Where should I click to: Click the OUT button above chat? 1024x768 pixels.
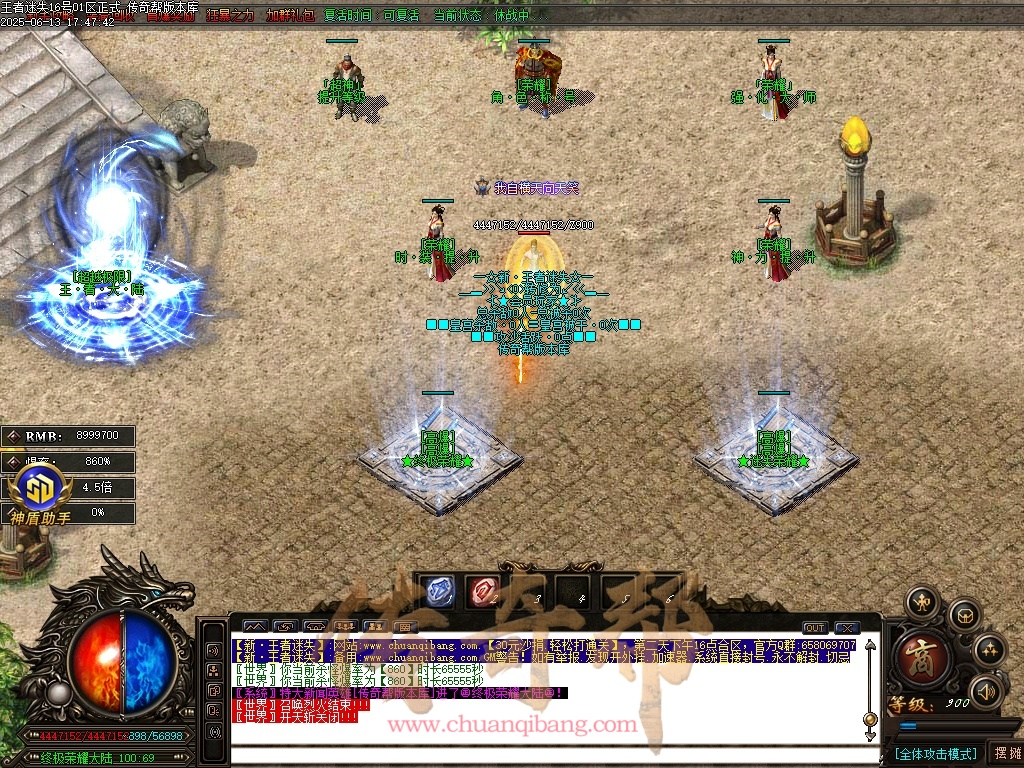point(815,628)
